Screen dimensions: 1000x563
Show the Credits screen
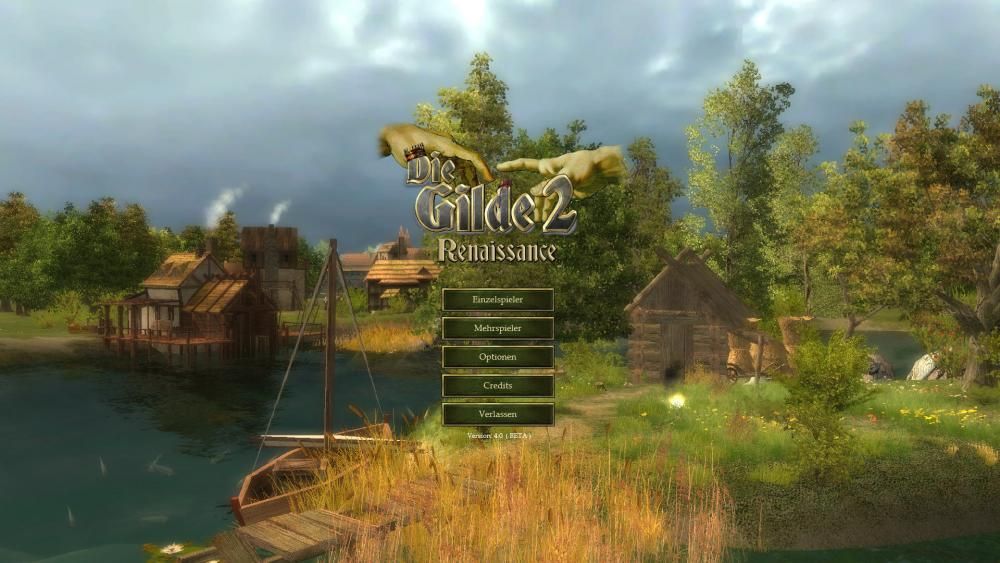point(497,386)
